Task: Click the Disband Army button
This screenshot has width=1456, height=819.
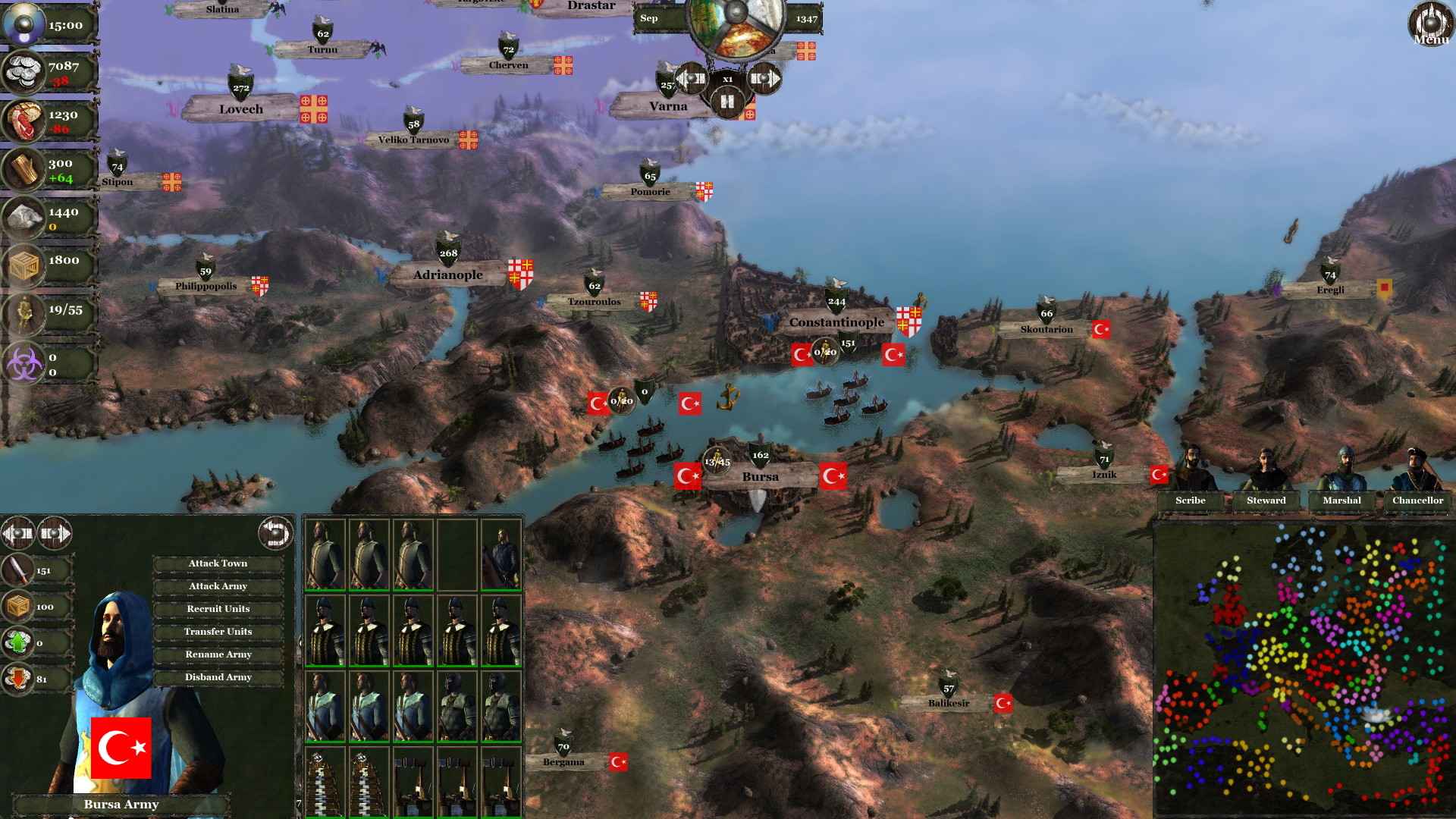Action: (x=218, y=676)
